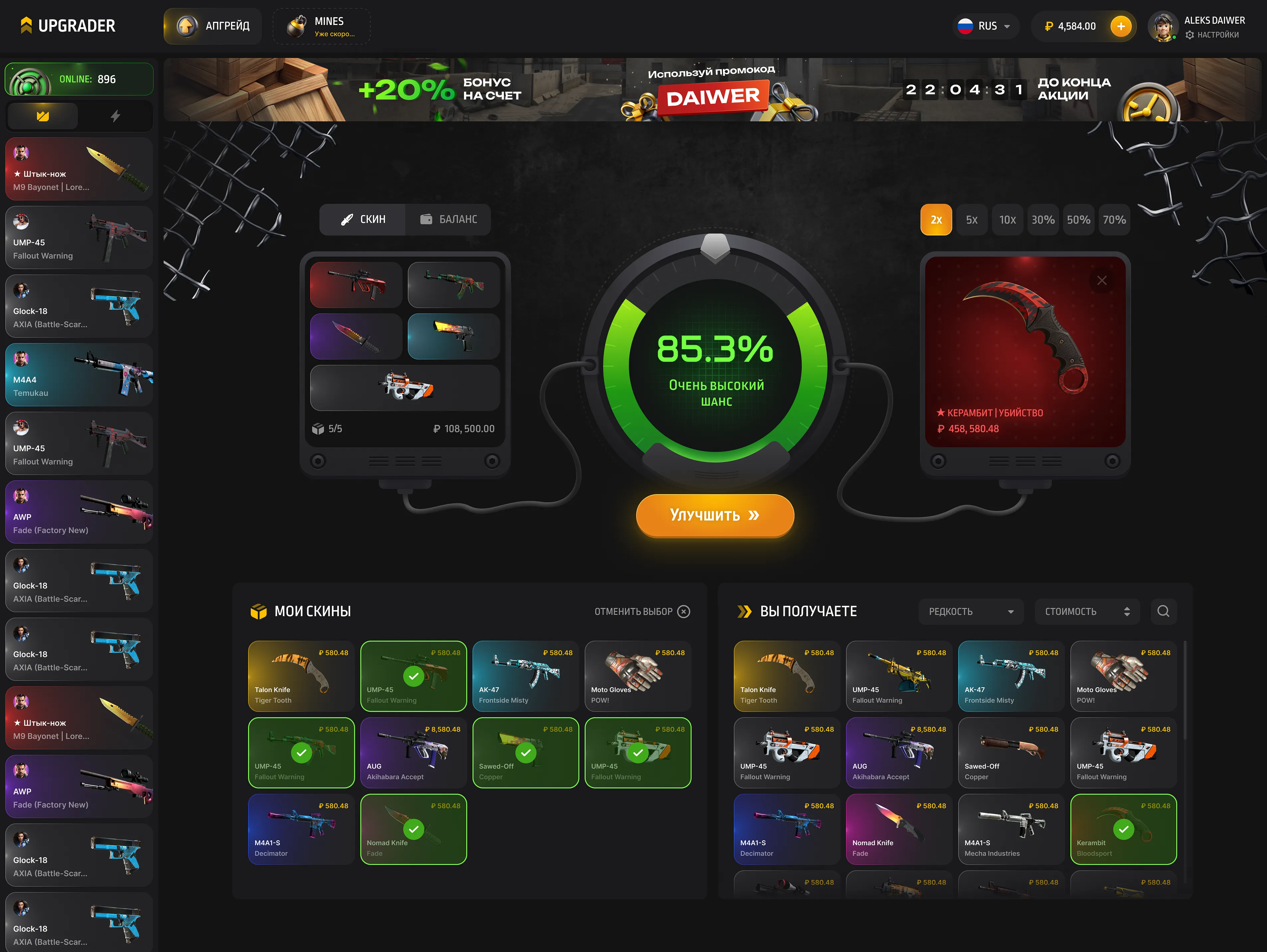This screenshot has height=952, width=1267.
Task: Sort target skins by Стоимость
Action: [1086, 612]
